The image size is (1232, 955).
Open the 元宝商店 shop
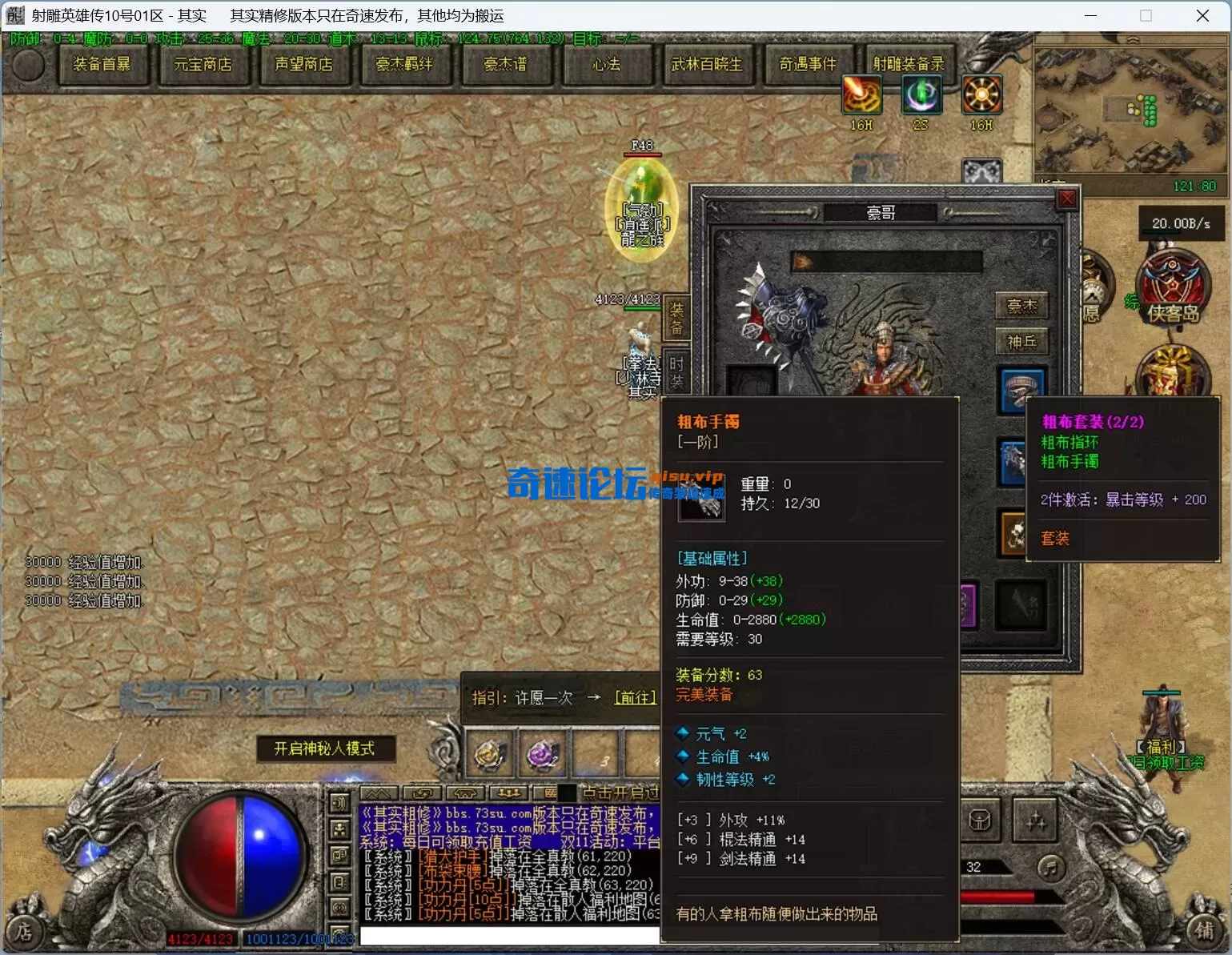203,65
